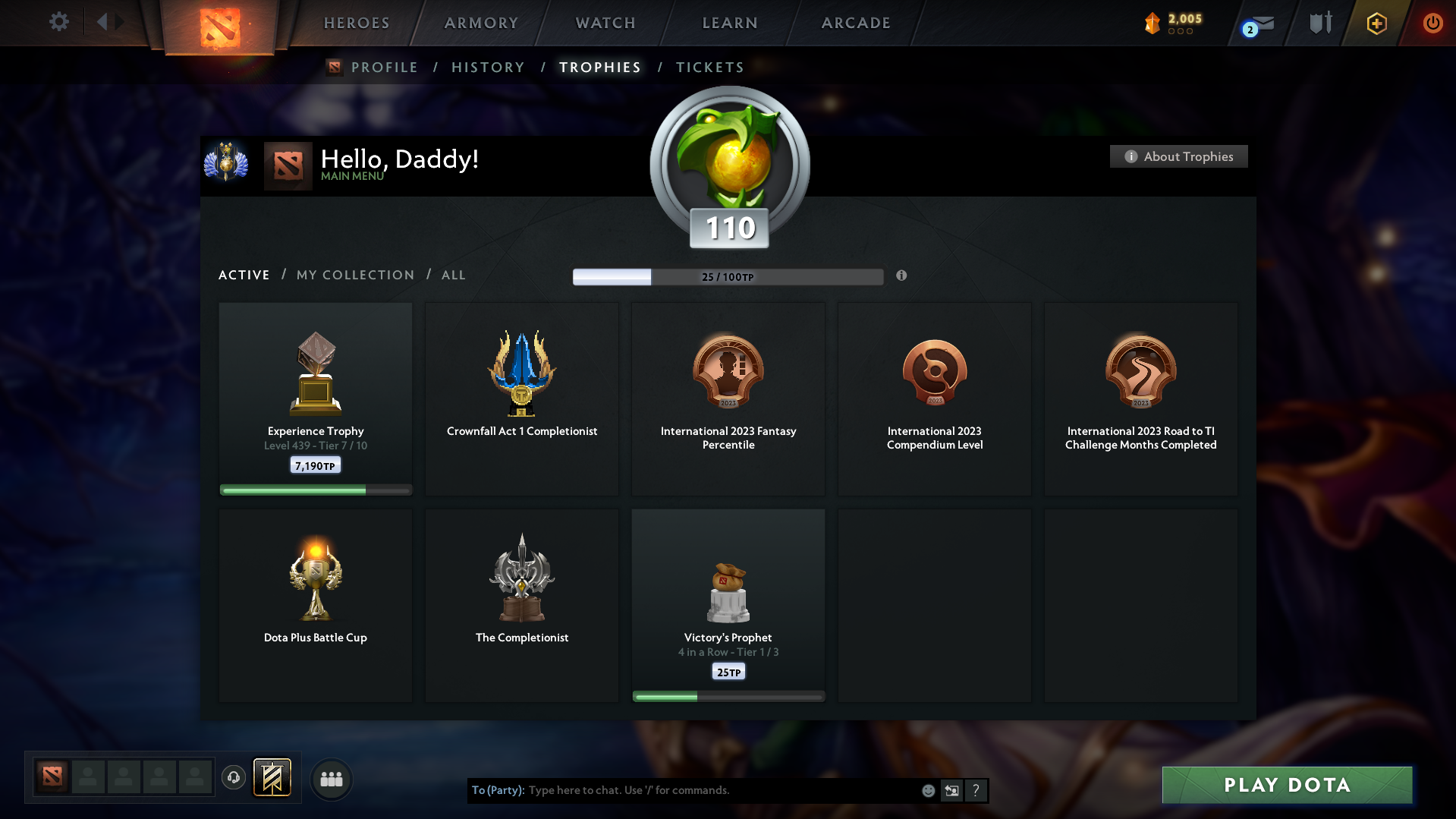Show All trophies filter
This screenshot has width=1456, height=819.
pos(454,275)
